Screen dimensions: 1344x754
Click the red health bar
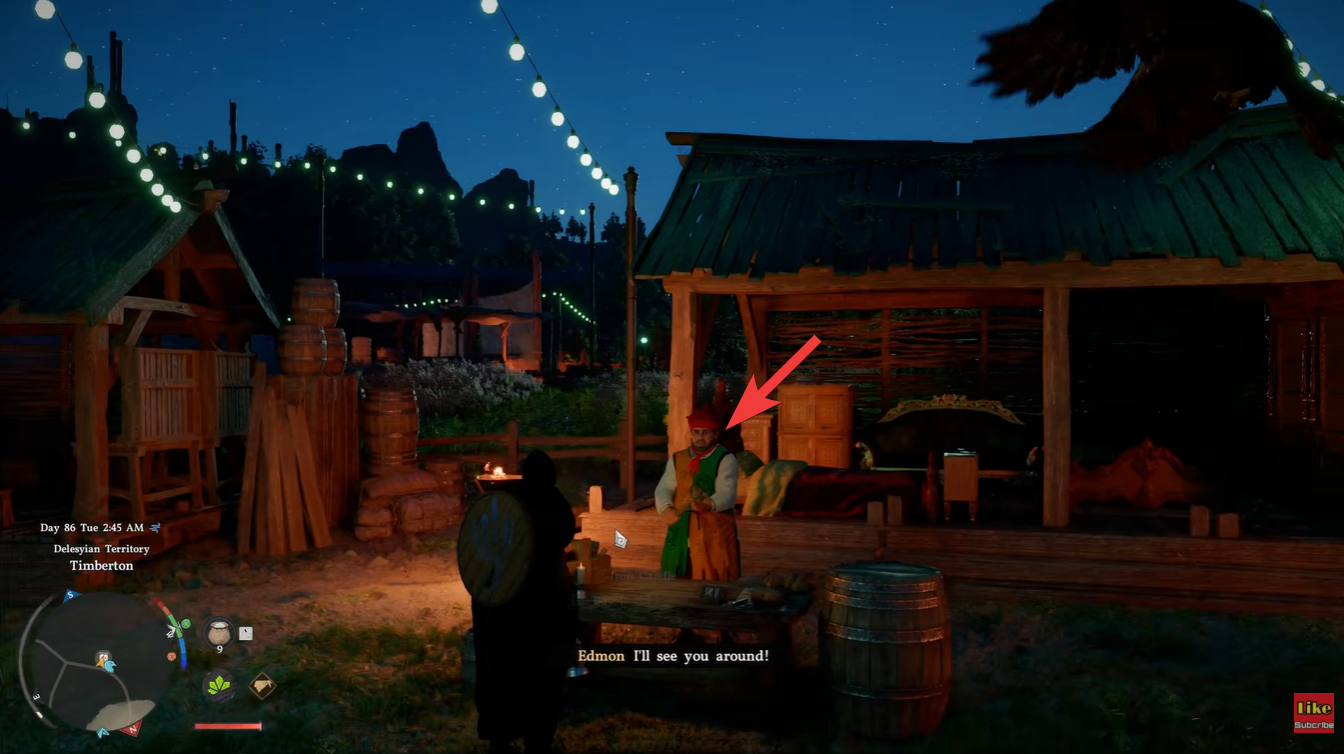point(227,726)
